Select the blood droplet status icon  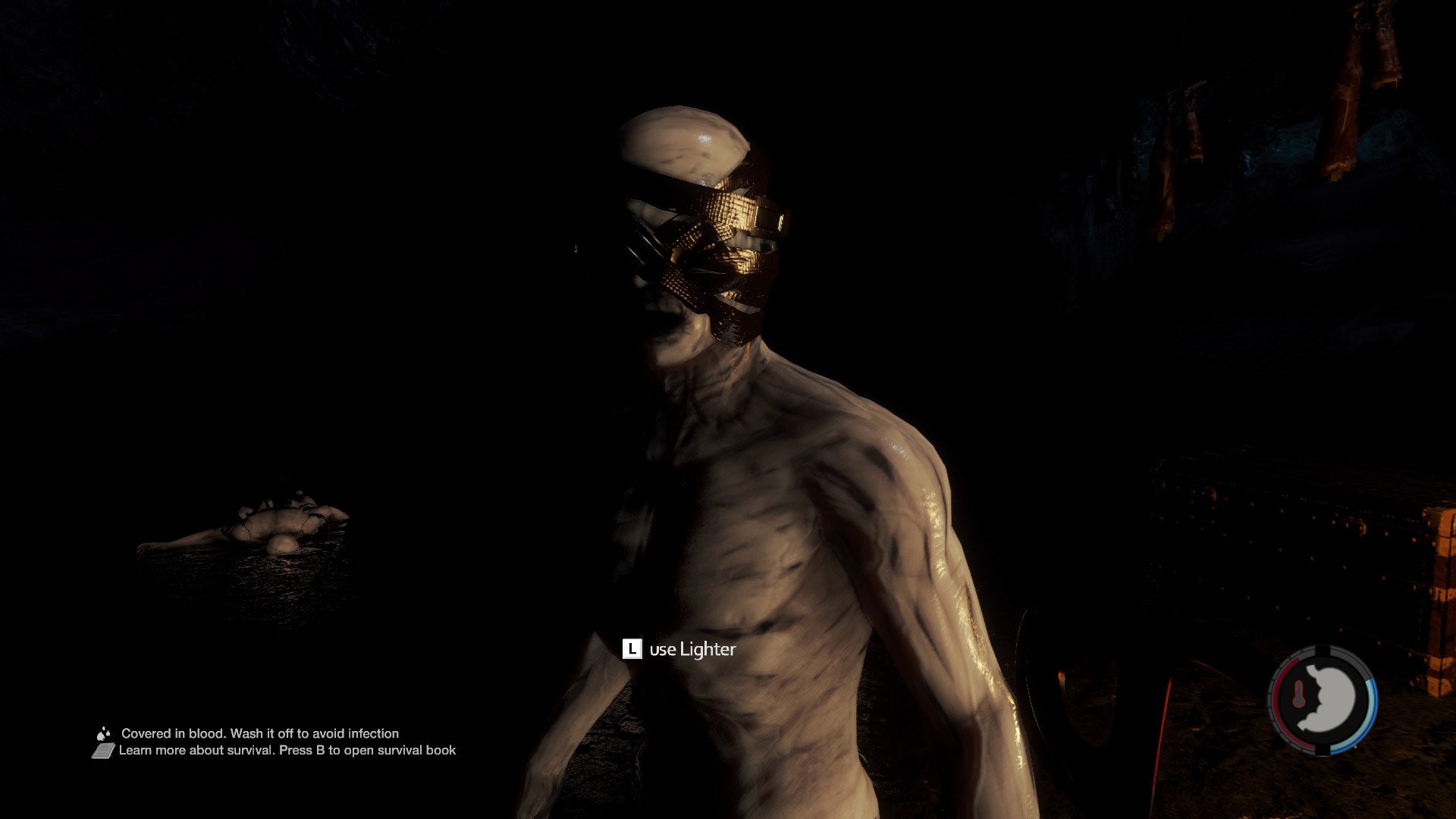point(103,733)
